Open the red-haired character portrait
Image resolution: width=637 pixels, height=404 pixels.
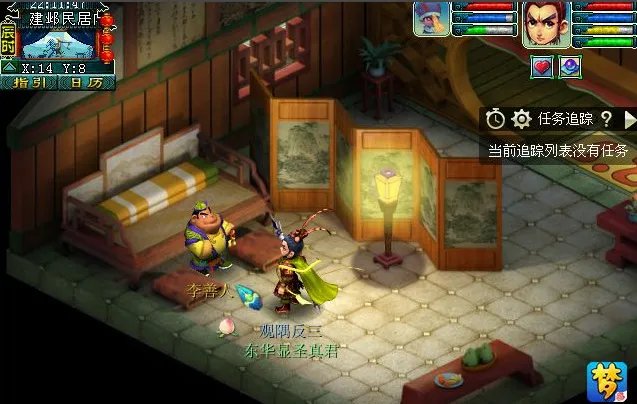coord(546,21)
